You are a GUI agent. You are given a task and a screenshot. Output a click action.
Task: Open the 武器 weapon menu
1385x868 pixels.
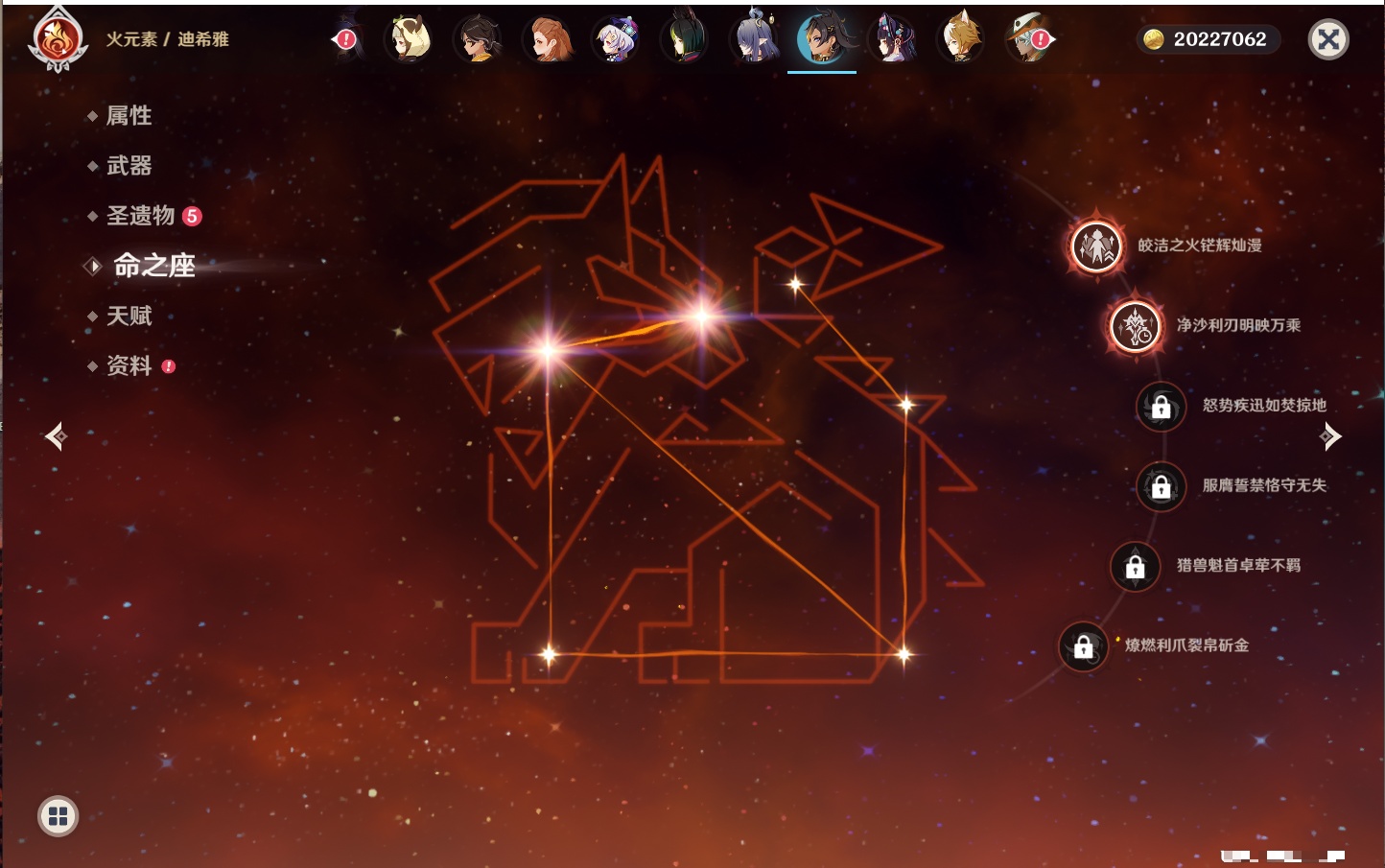click(x=129, y=166)
